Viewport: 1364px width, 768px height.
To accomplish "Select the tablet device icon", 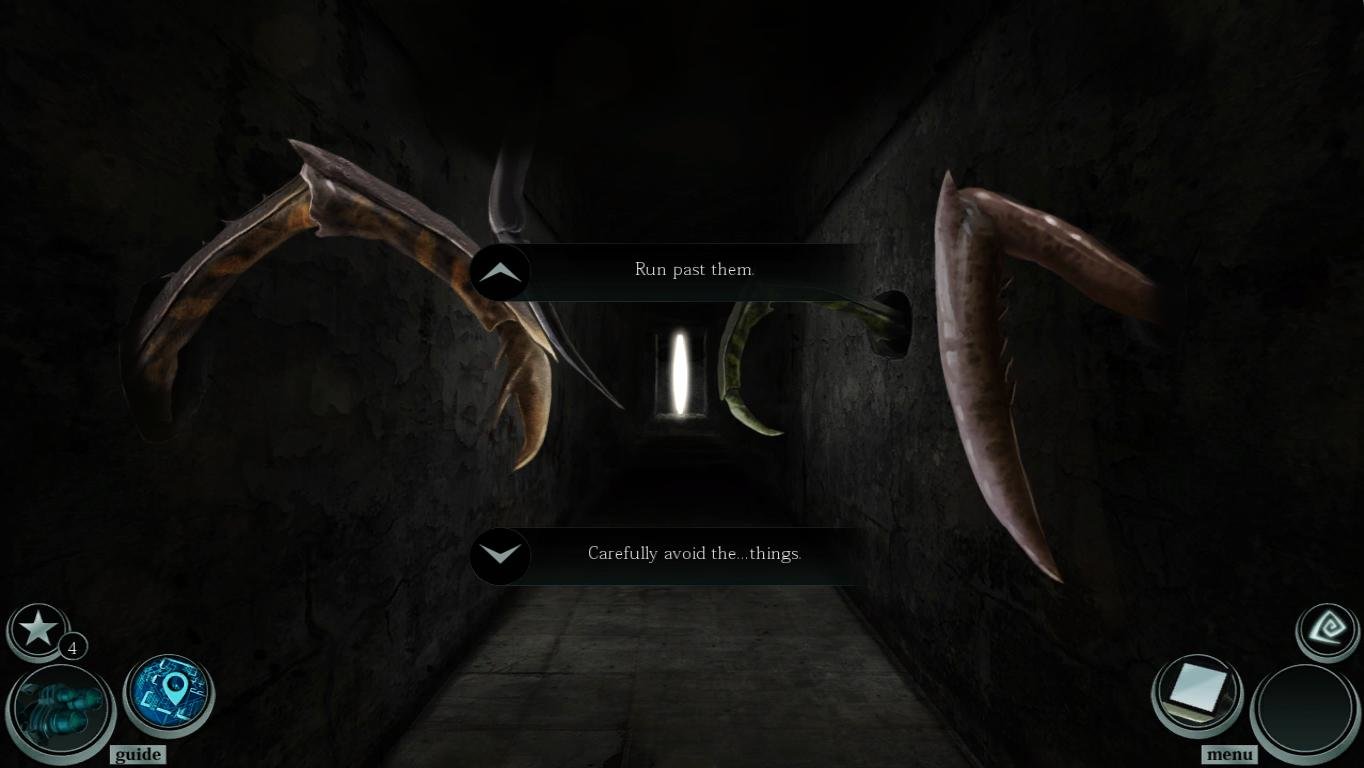I will pyautogui.click(x=1197, y=692).
